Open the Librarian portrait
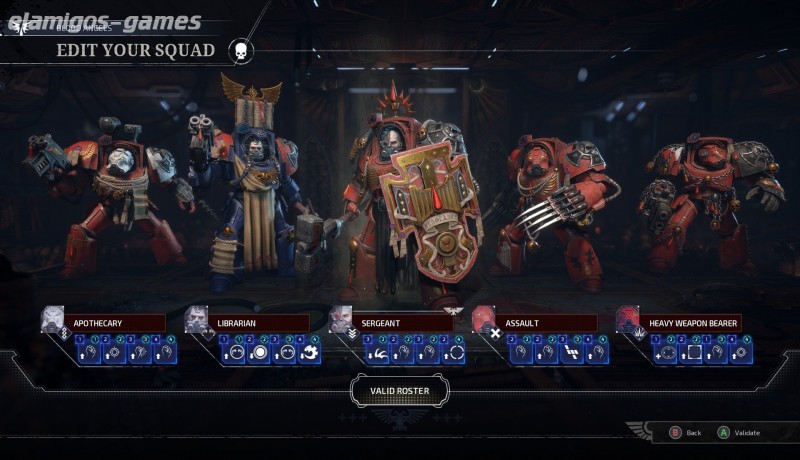The height and width of the screenshot is (460, 800). coord(197,319)
